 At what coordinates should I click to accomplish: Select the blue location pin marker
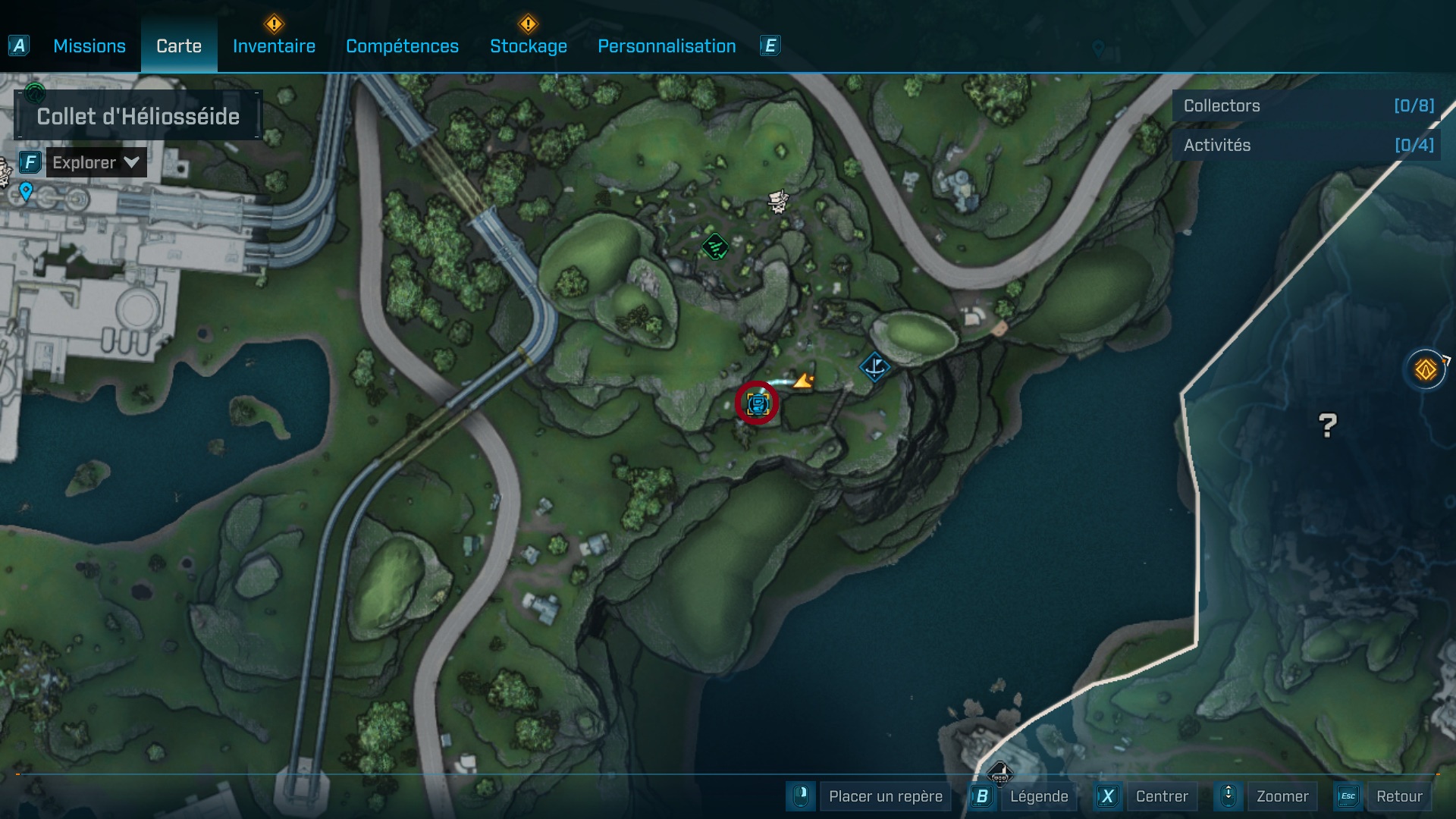pyautogui.click(x=26, y=191)
